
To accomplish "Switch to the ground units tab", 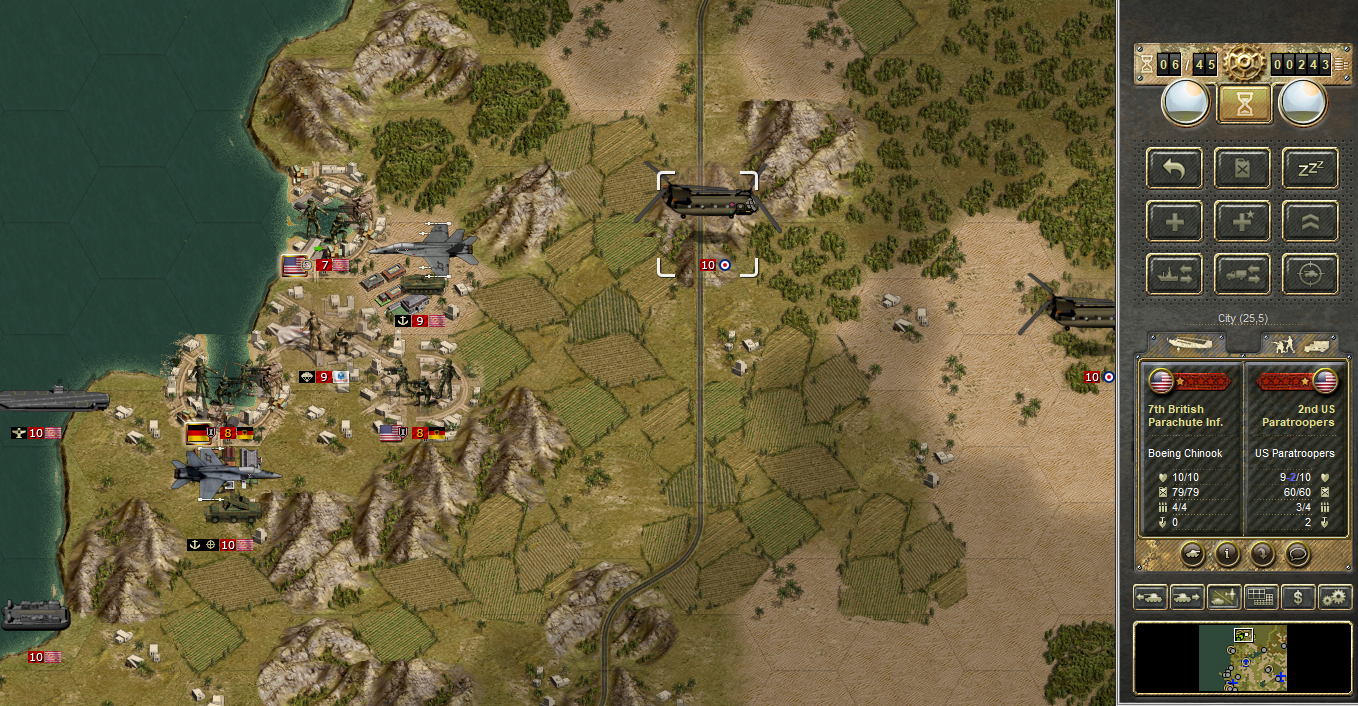I will click(x=1298, y=343).
